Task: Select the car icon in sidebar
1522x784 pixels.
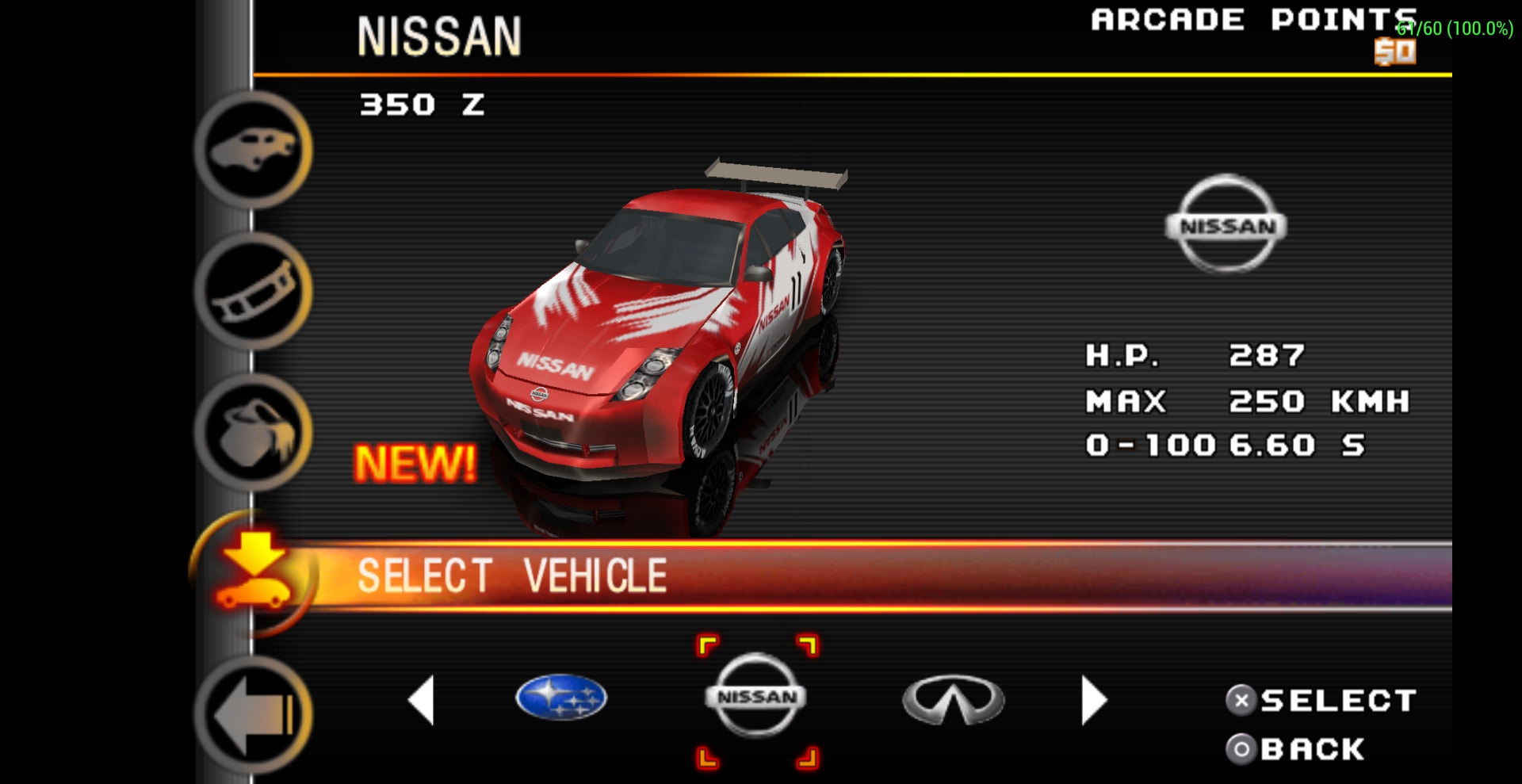Action: [x=254, y=150]
